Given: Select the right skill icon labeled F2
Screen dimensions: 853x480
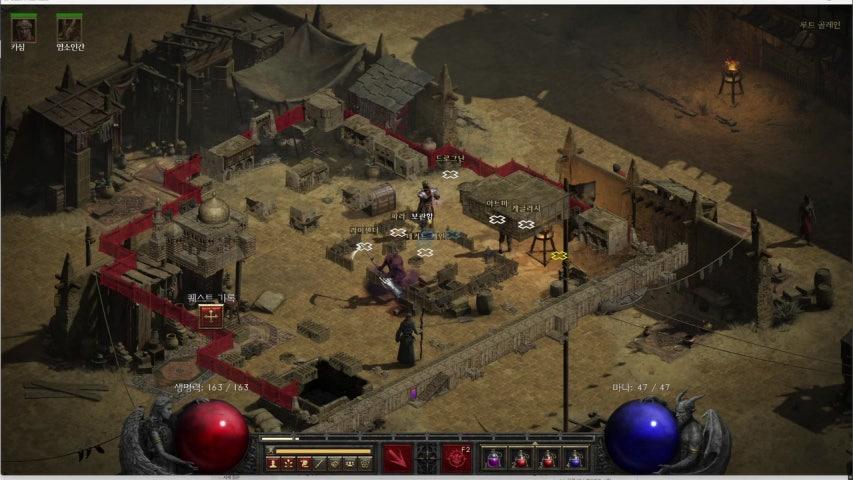Looking at the screenshot, I should tap(457, 458).
